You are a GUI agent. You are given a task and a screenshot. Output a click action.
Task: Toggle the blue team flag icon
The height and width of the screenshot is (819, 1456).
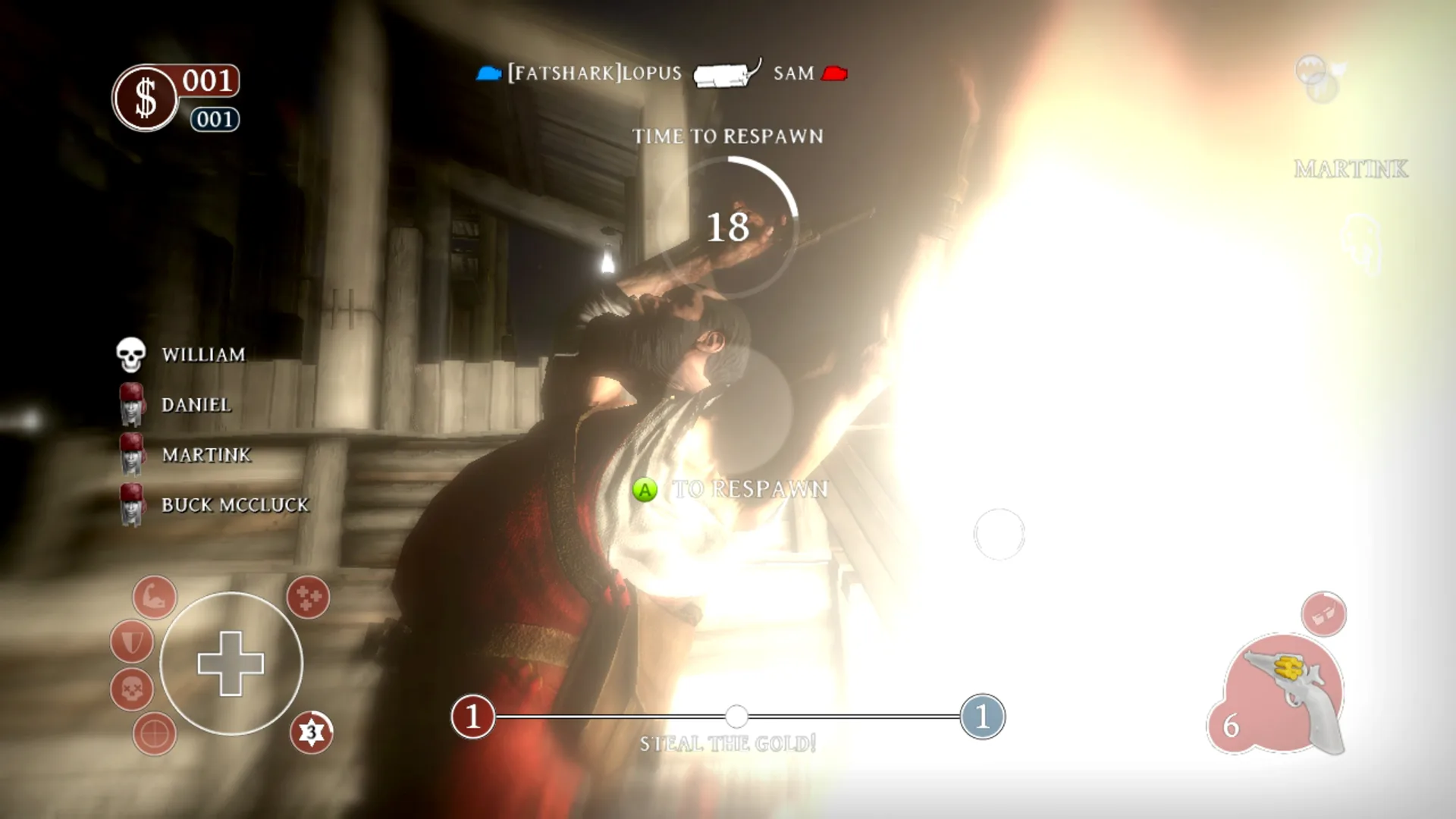click(488, 72)
